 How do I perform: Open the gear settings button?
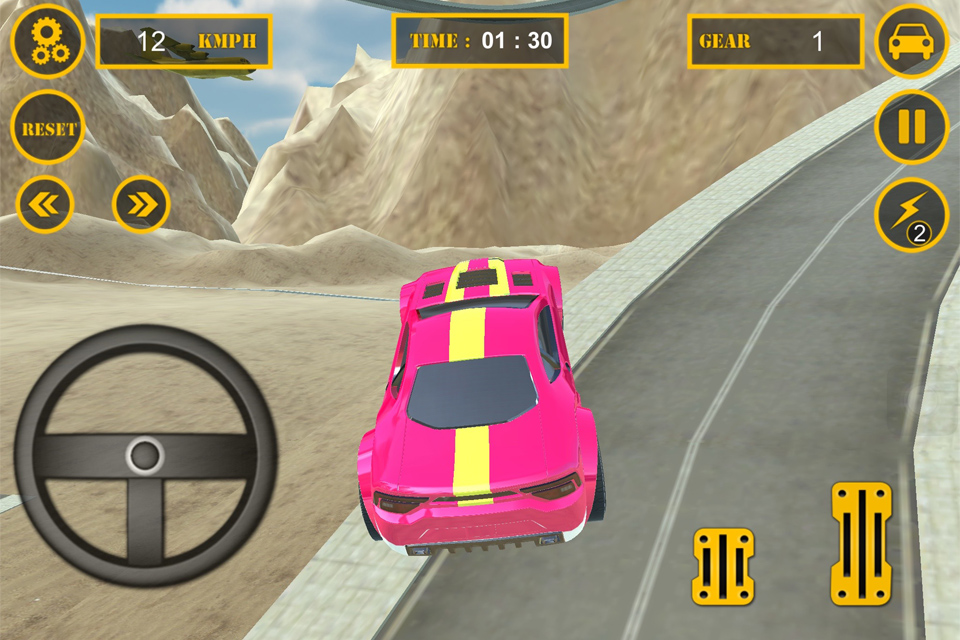pos(47,41)
